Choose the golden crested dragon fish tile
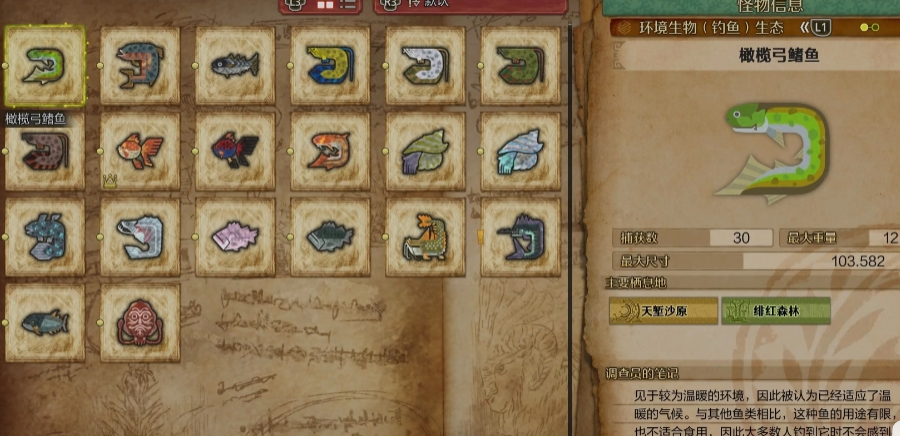Viewport: 900px width, 436px height. (x=425, y=237)
